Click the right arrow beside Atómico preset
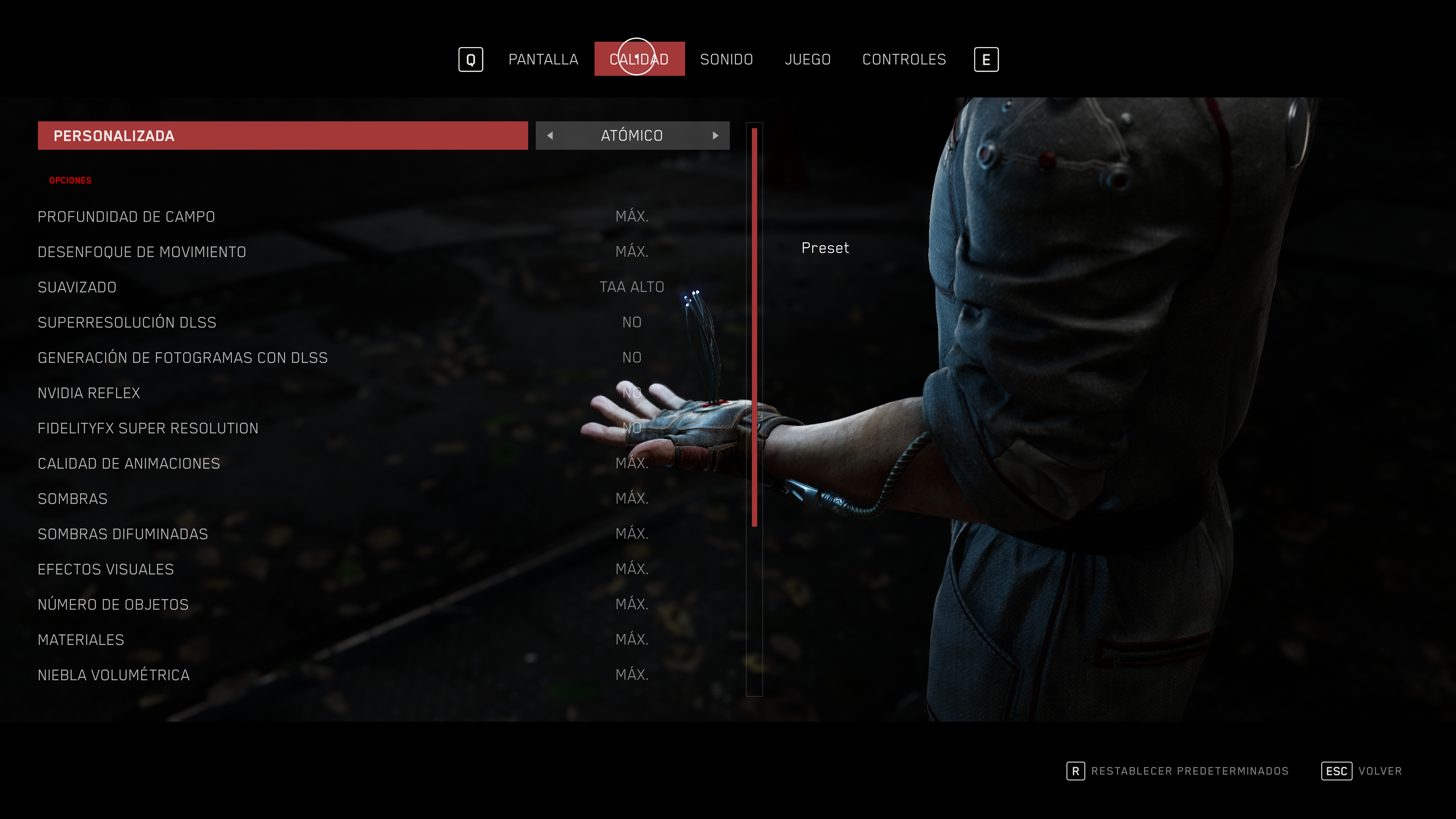This screenshot has width=1456, height=819. tap(715, 136)
